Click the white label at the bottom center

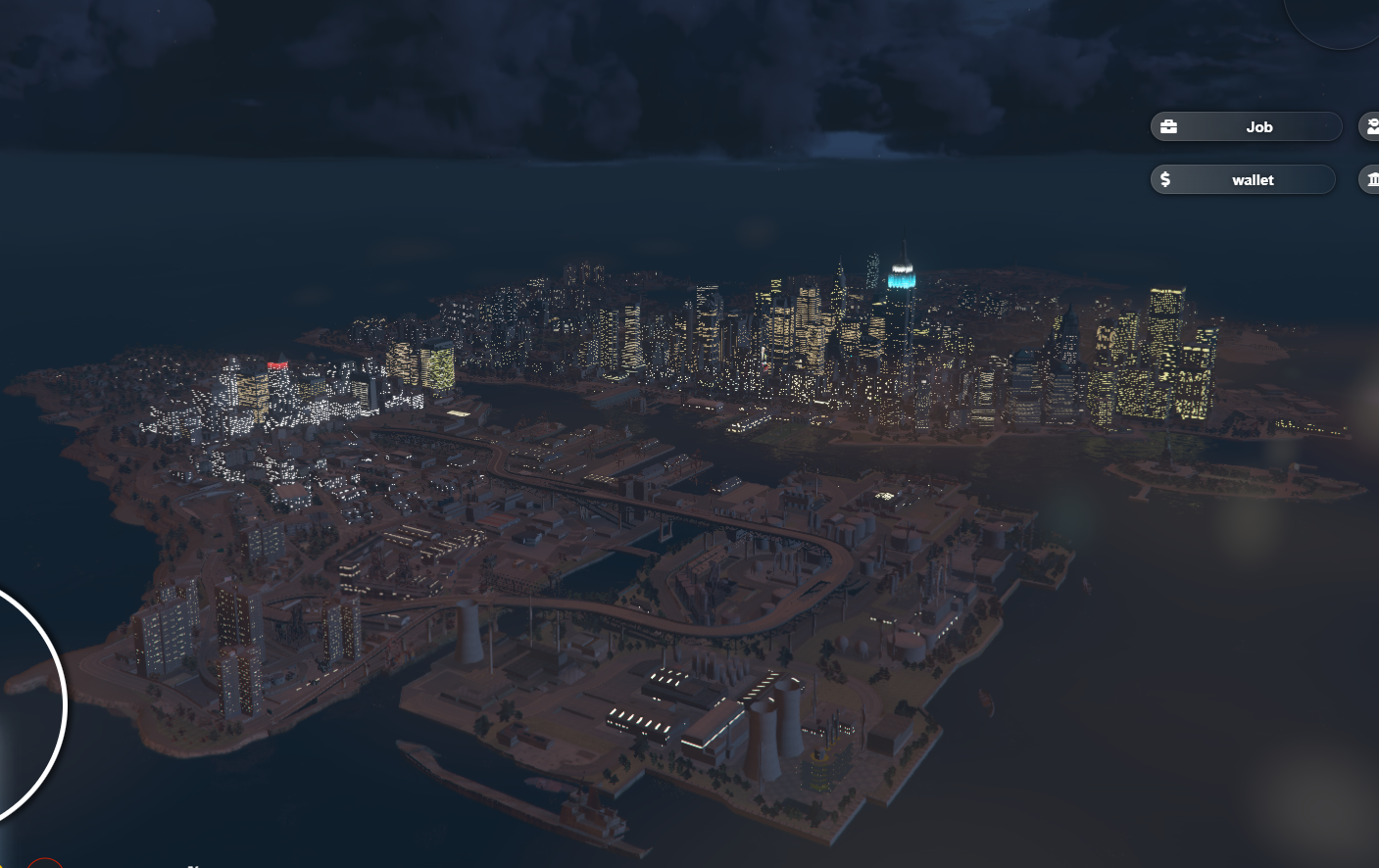192,865
